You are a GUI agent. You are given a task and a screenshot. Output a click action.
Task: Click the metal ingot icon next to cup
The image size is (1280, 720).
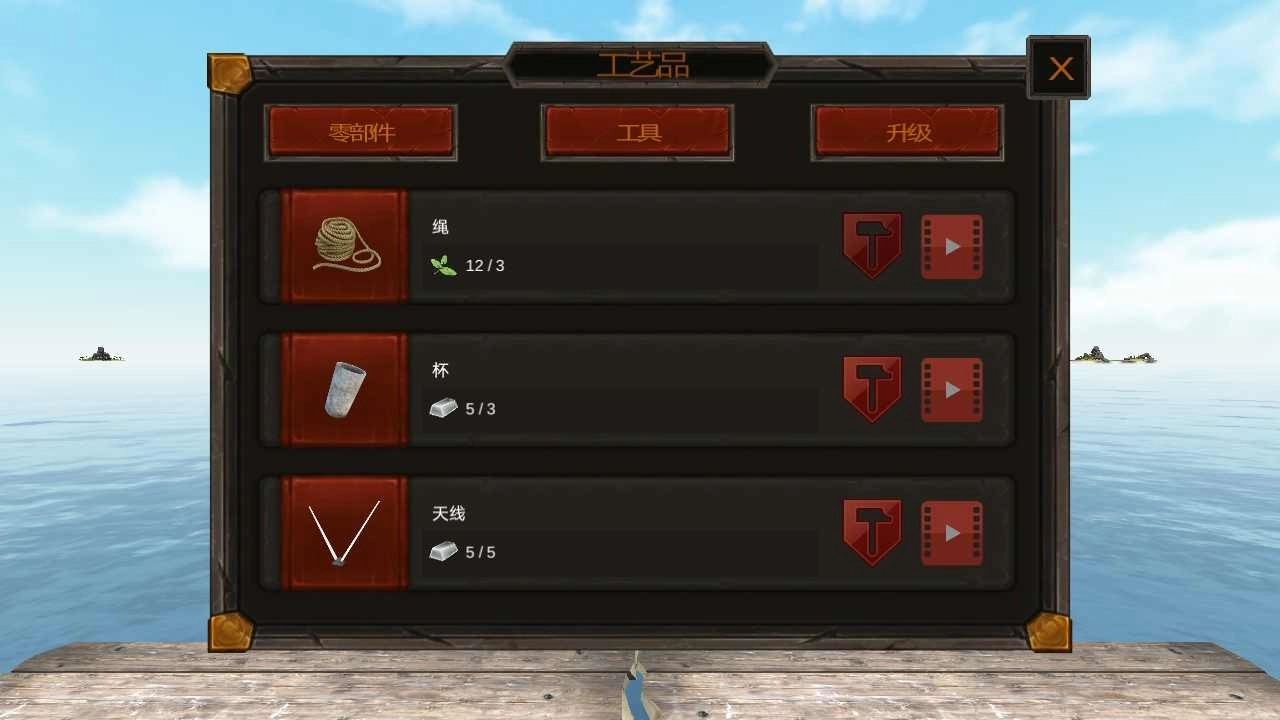[443, 408]
